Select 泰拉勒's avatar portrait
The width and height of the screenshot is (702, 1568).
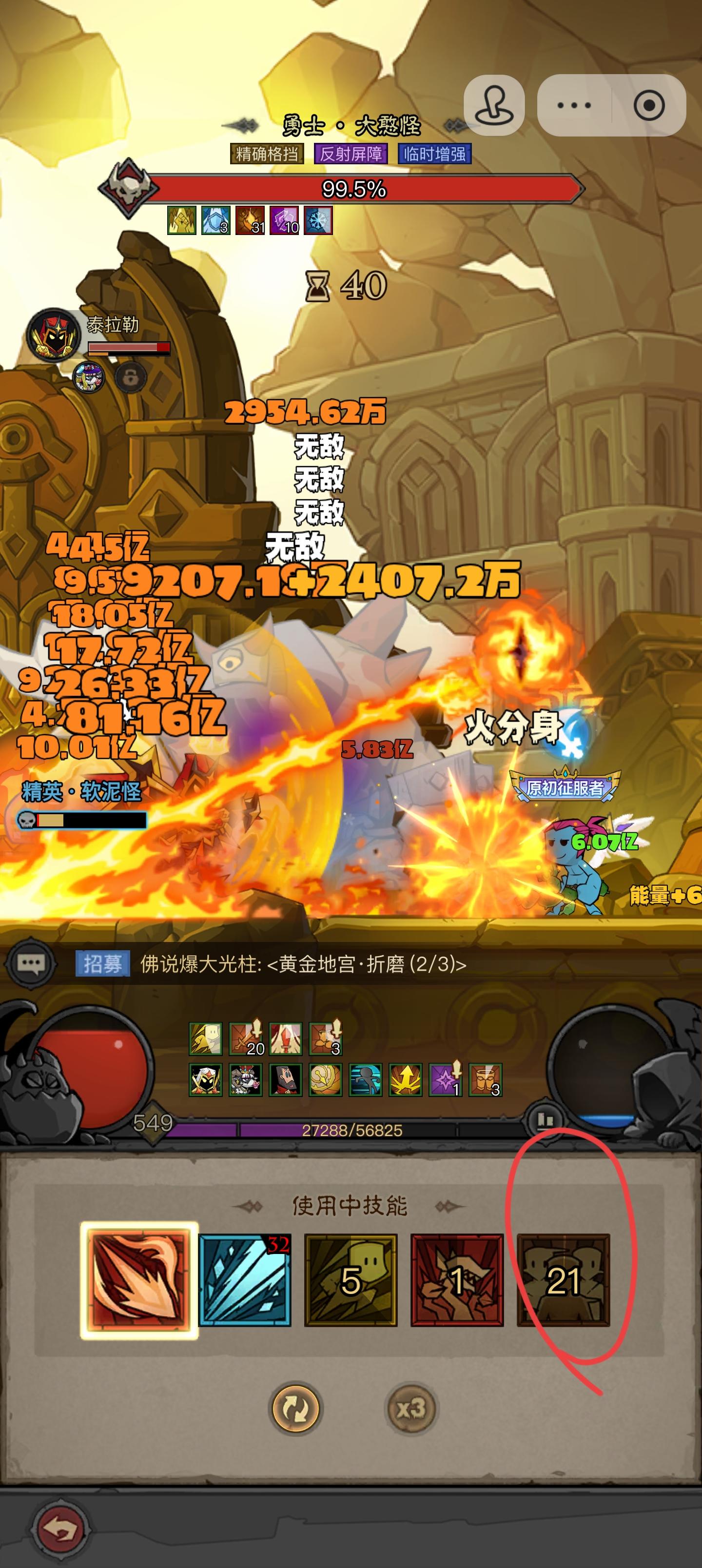[54, 334]
